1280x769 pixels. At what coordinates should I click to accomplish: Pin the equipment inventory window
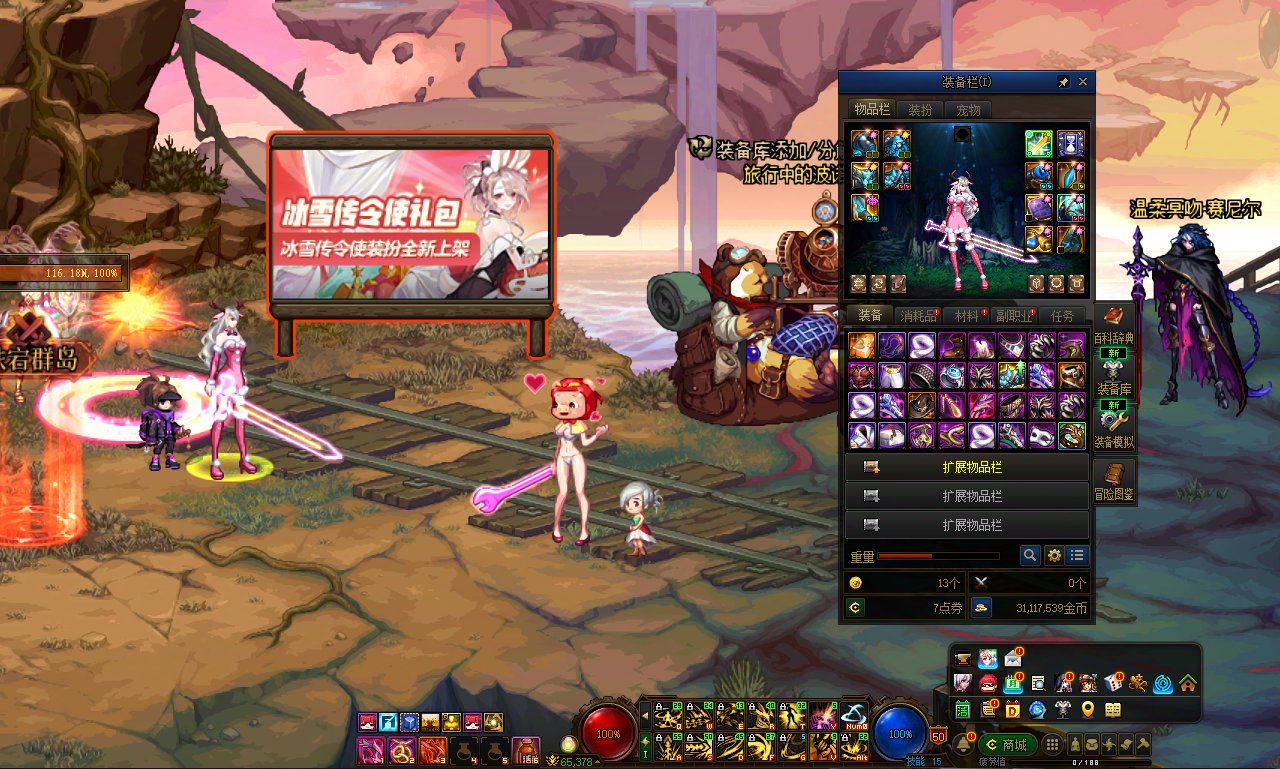(1063, 82)
